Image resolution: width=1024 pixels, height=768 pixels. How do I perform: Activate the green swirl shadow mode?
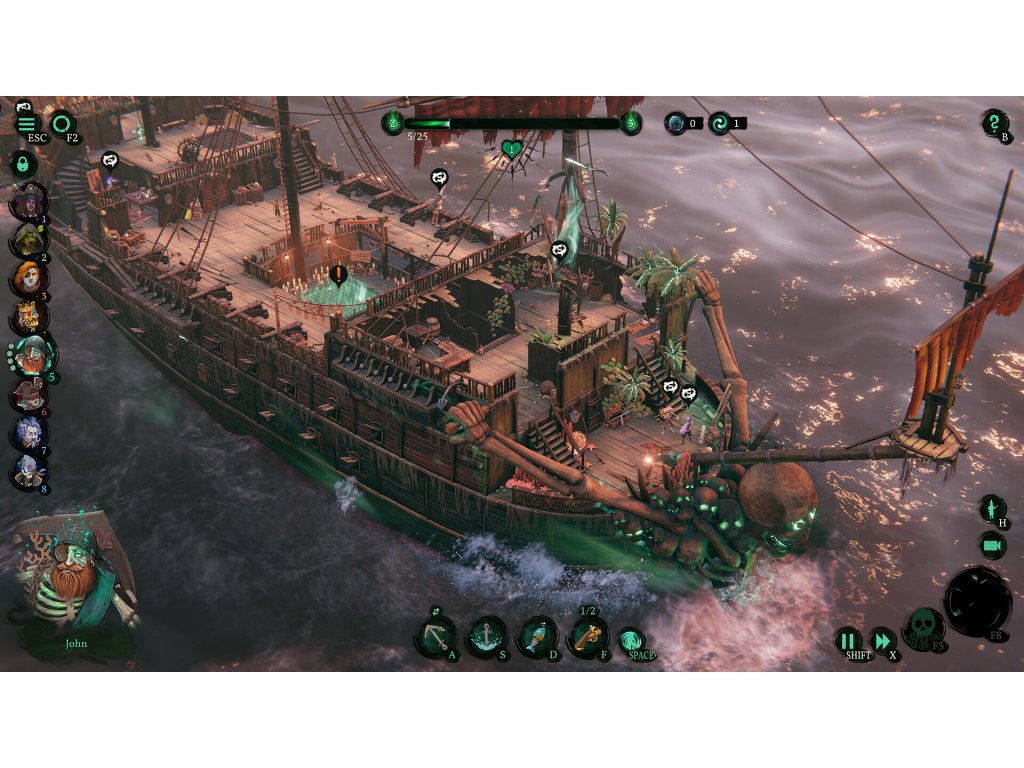point(631,641)
